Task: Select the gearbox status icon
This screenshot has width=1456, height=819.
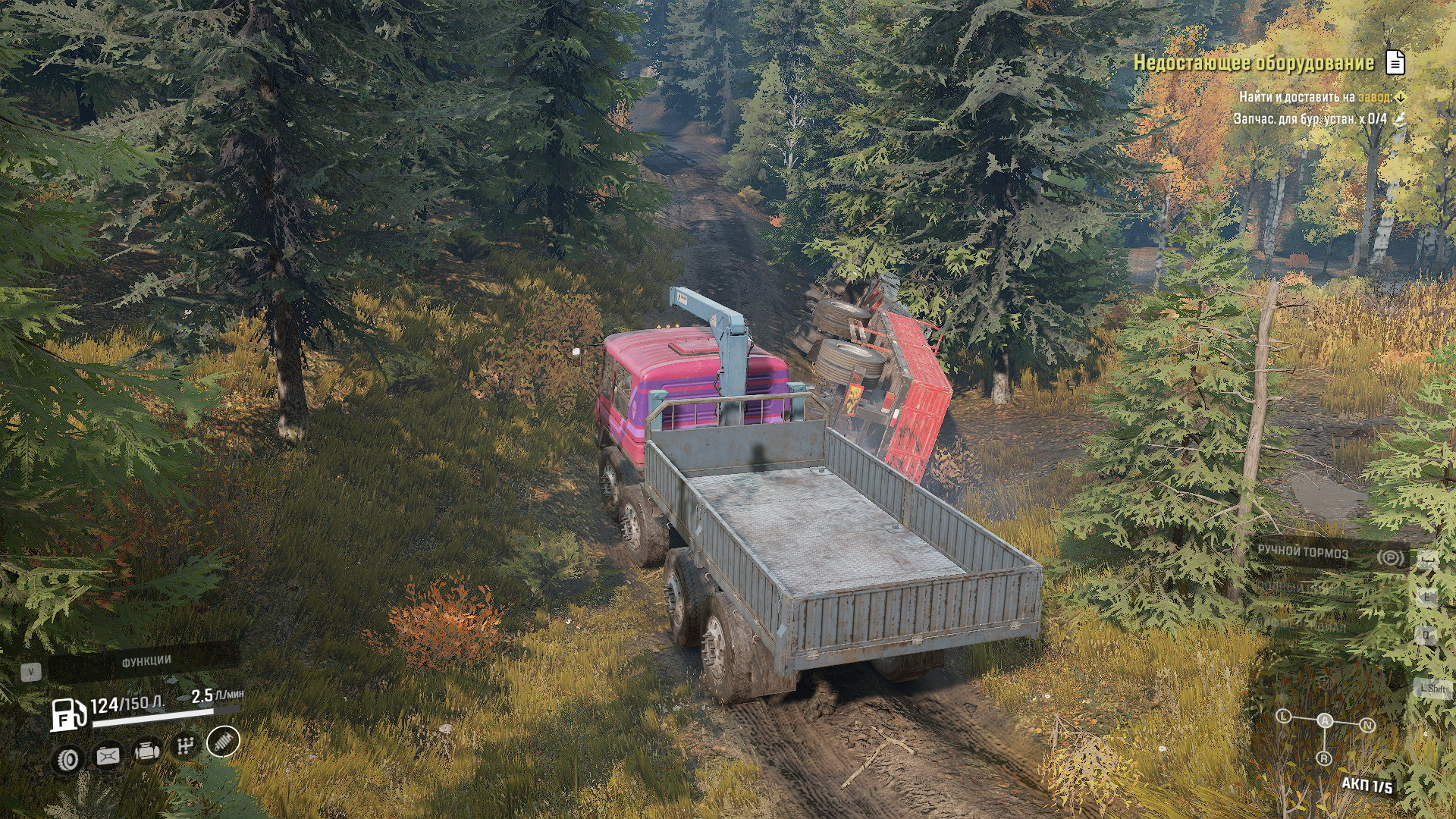Action: point(184,746)
